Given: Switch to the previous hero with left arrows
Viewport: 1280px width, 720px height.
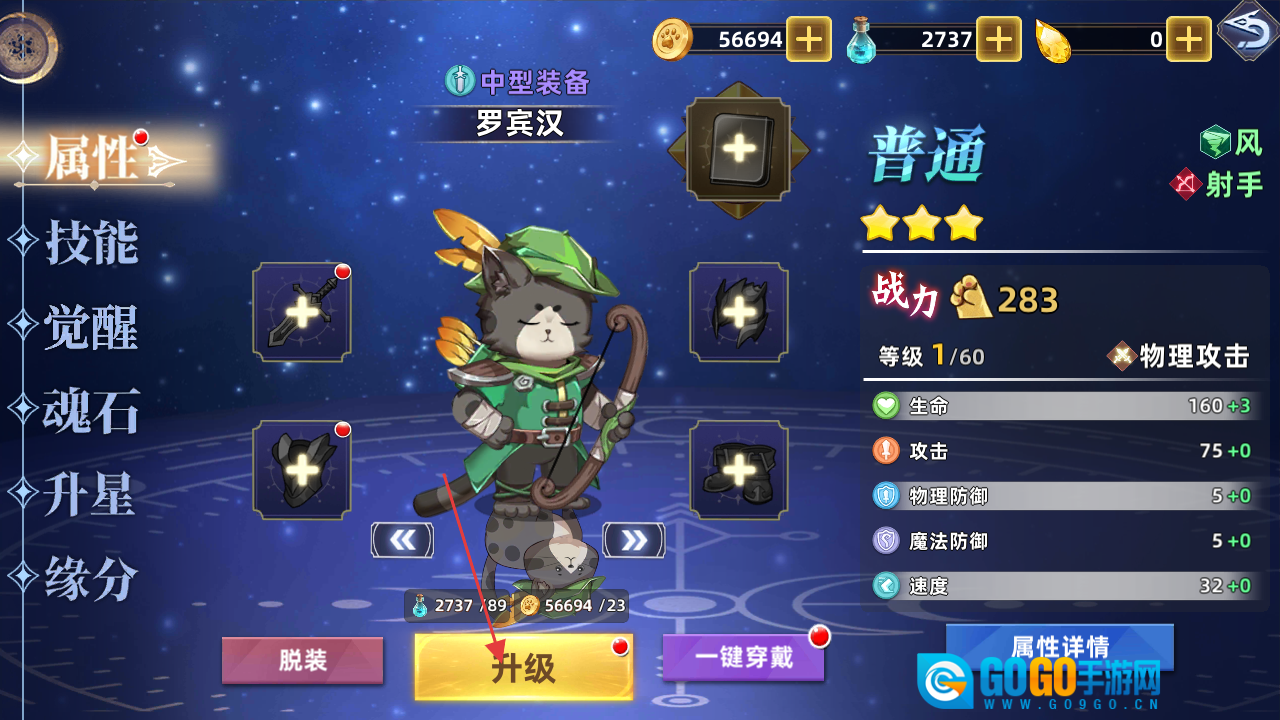Looking at the screenshot, I should (402, 540).
